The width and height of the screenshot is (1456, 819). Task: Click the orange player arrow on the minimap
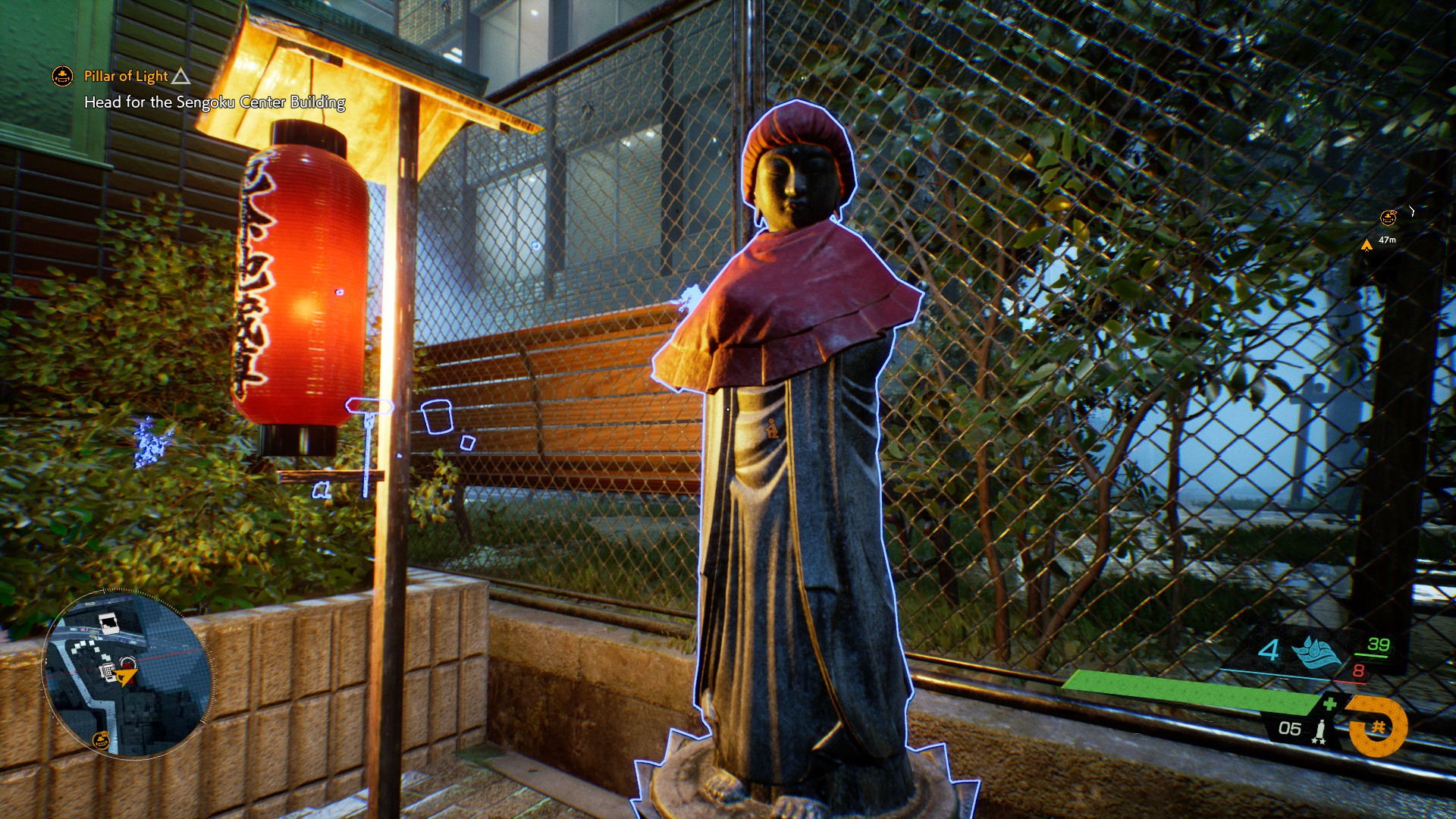coord(126,676)
